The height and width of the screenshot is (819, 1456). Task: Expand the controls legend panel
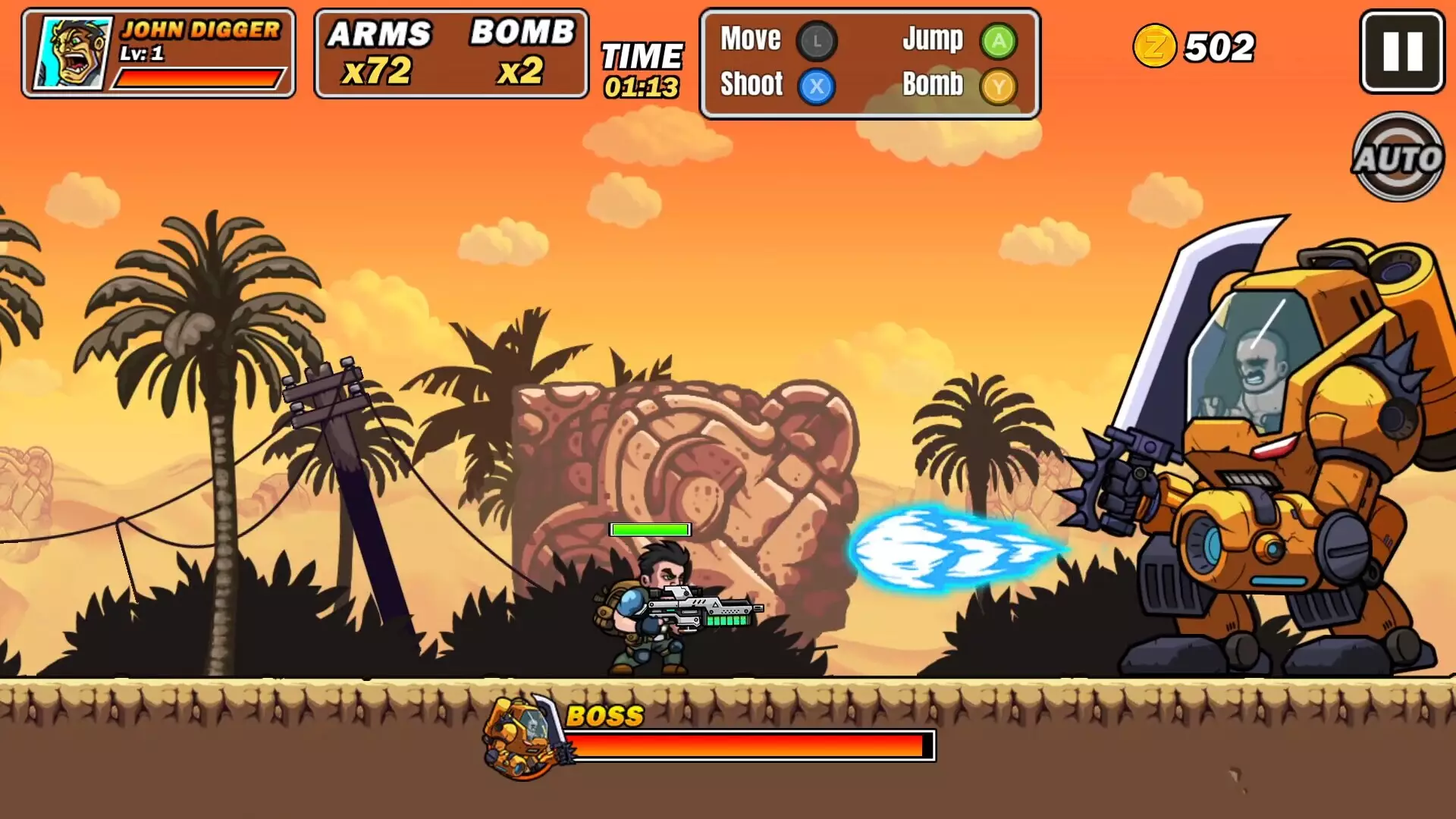coord(869,62)
